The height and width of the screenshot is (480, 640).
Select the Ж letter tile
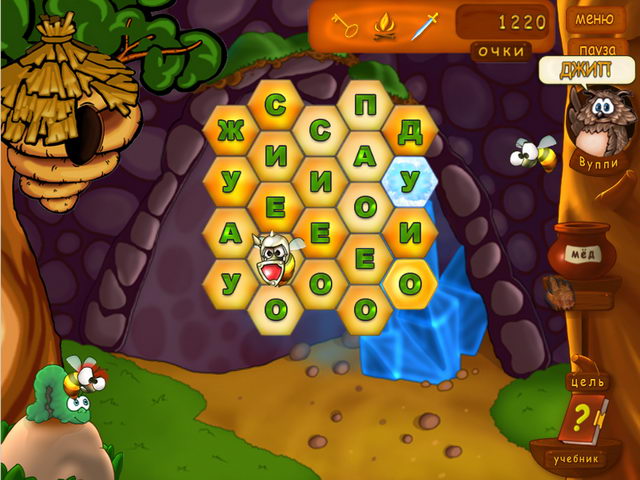click(230, 132)
